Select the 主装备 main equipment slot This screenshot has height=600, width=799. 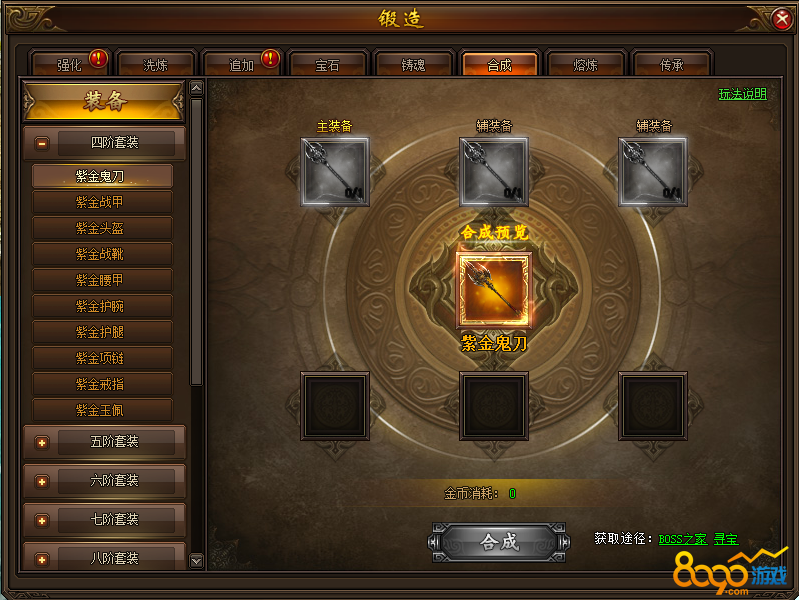(x=335, y=172)
